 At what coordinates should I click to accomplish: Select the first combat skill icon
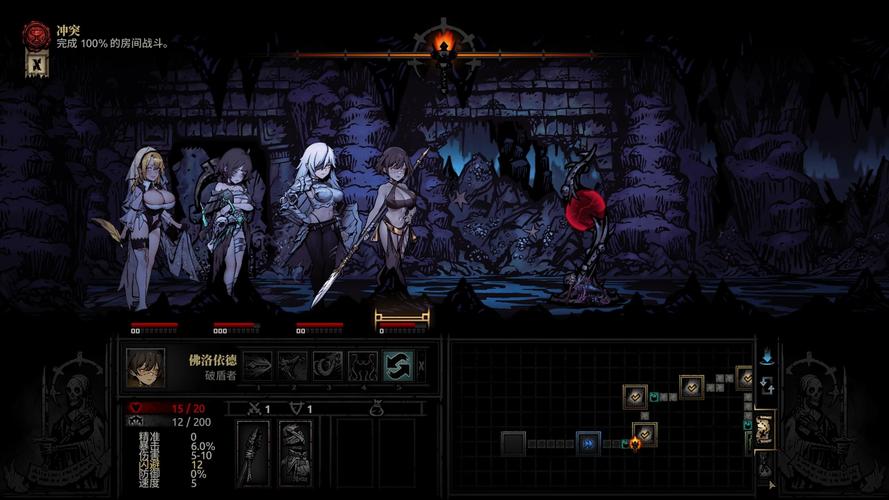257,366
